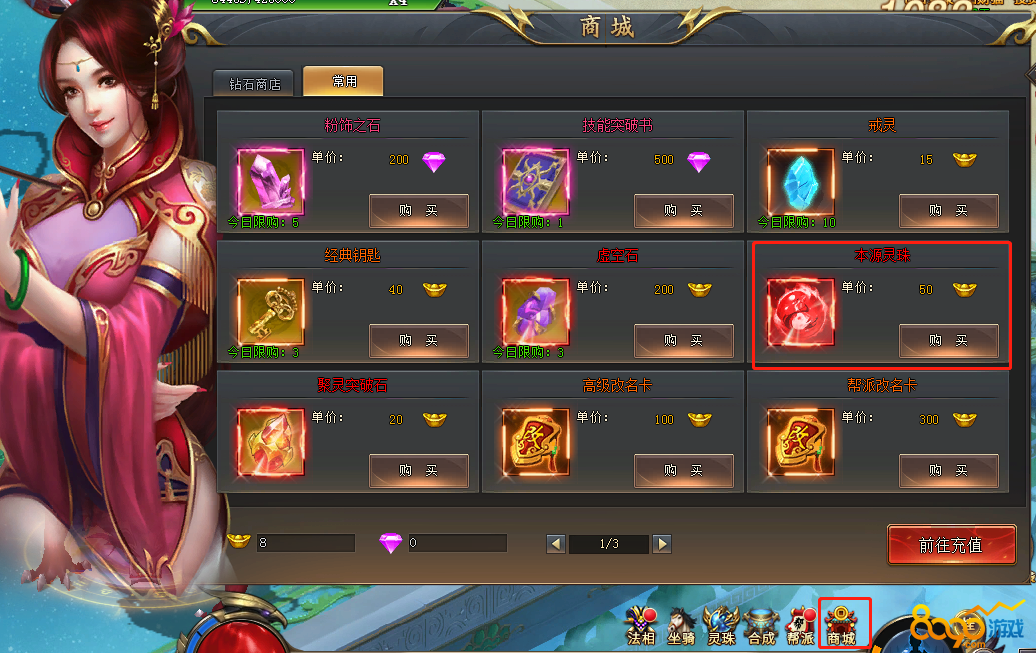Buy the 本源灵珠 red orb
The image size is (1036, 653).
[948, 341]
